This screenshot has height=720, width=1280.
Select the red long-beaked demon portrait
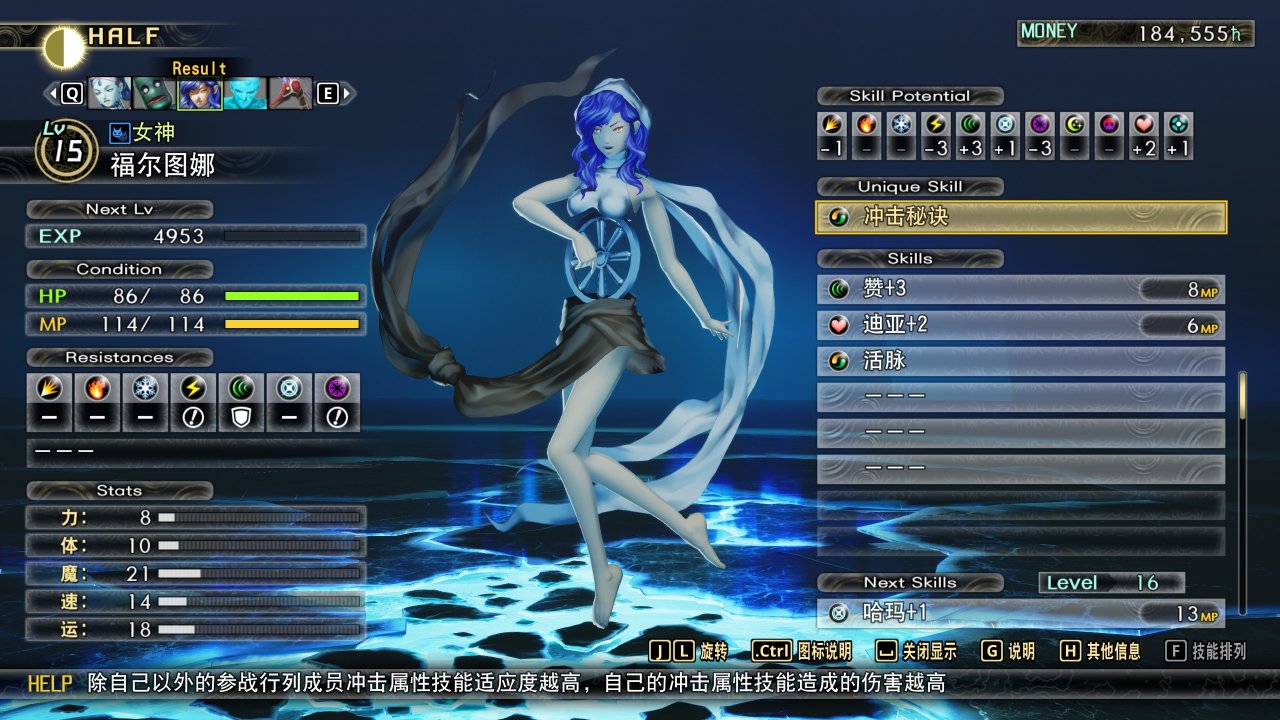[290, 94]
